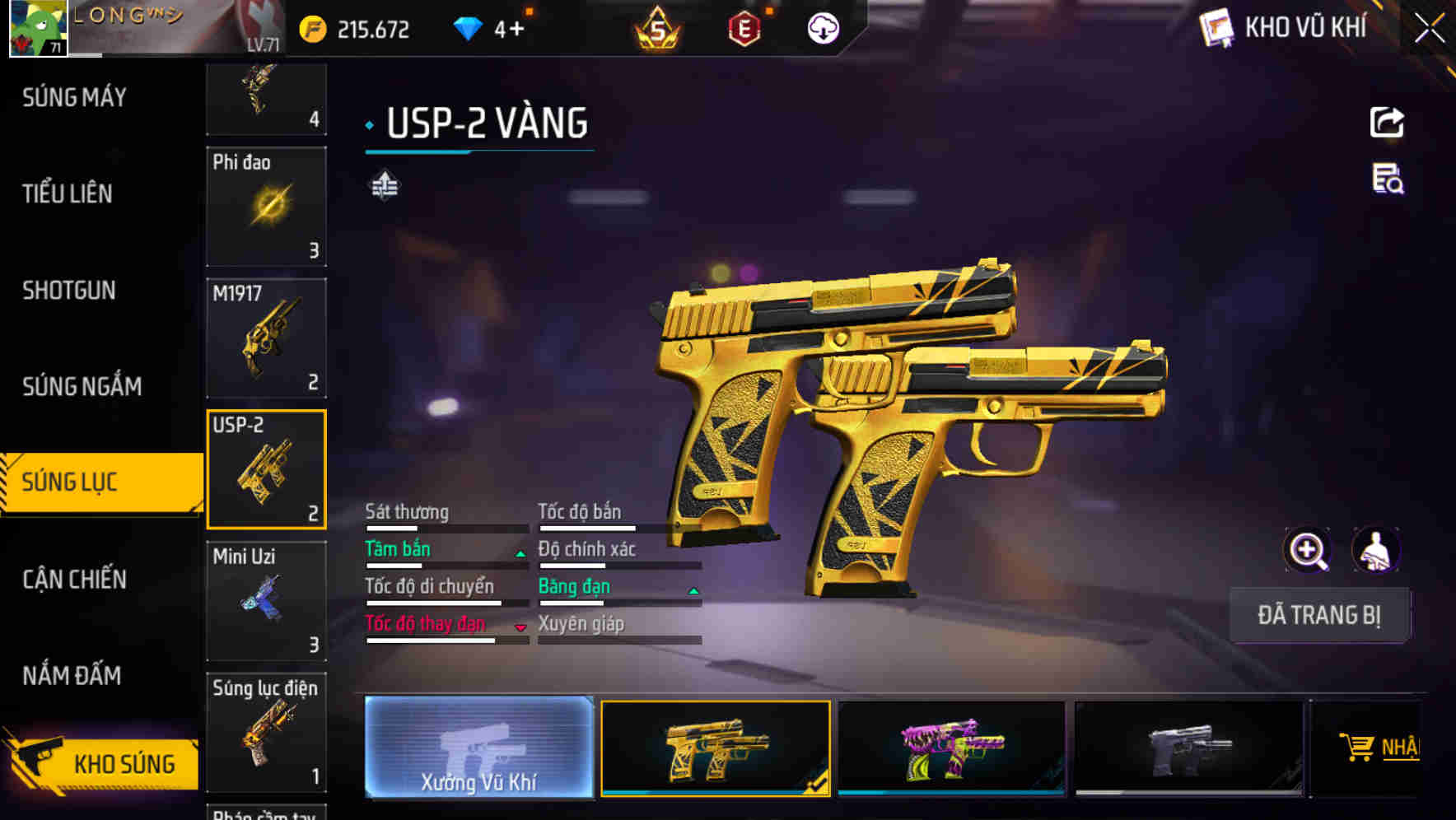Open the Kho Súng gun storage
Image resolution: width=1456 pixels, height=820 pixels.
coord(103,763)
